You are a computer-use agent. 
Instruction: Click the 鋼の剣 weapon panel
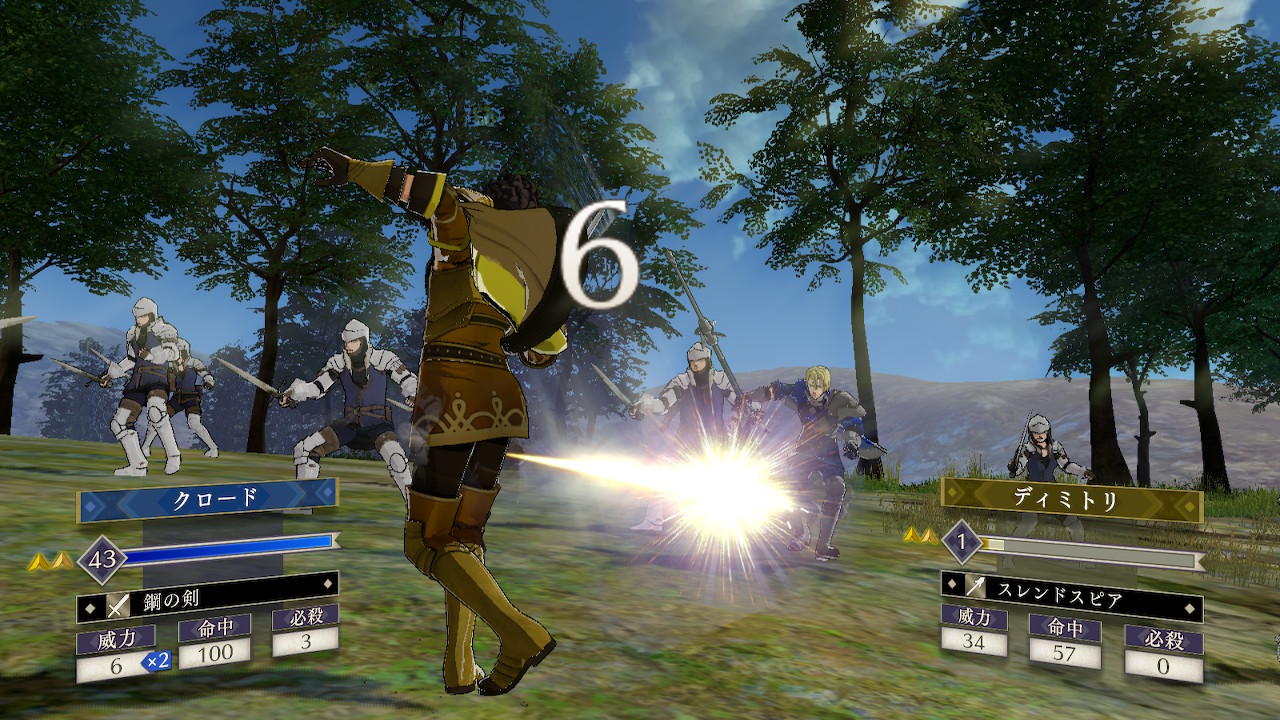(208, 602)
